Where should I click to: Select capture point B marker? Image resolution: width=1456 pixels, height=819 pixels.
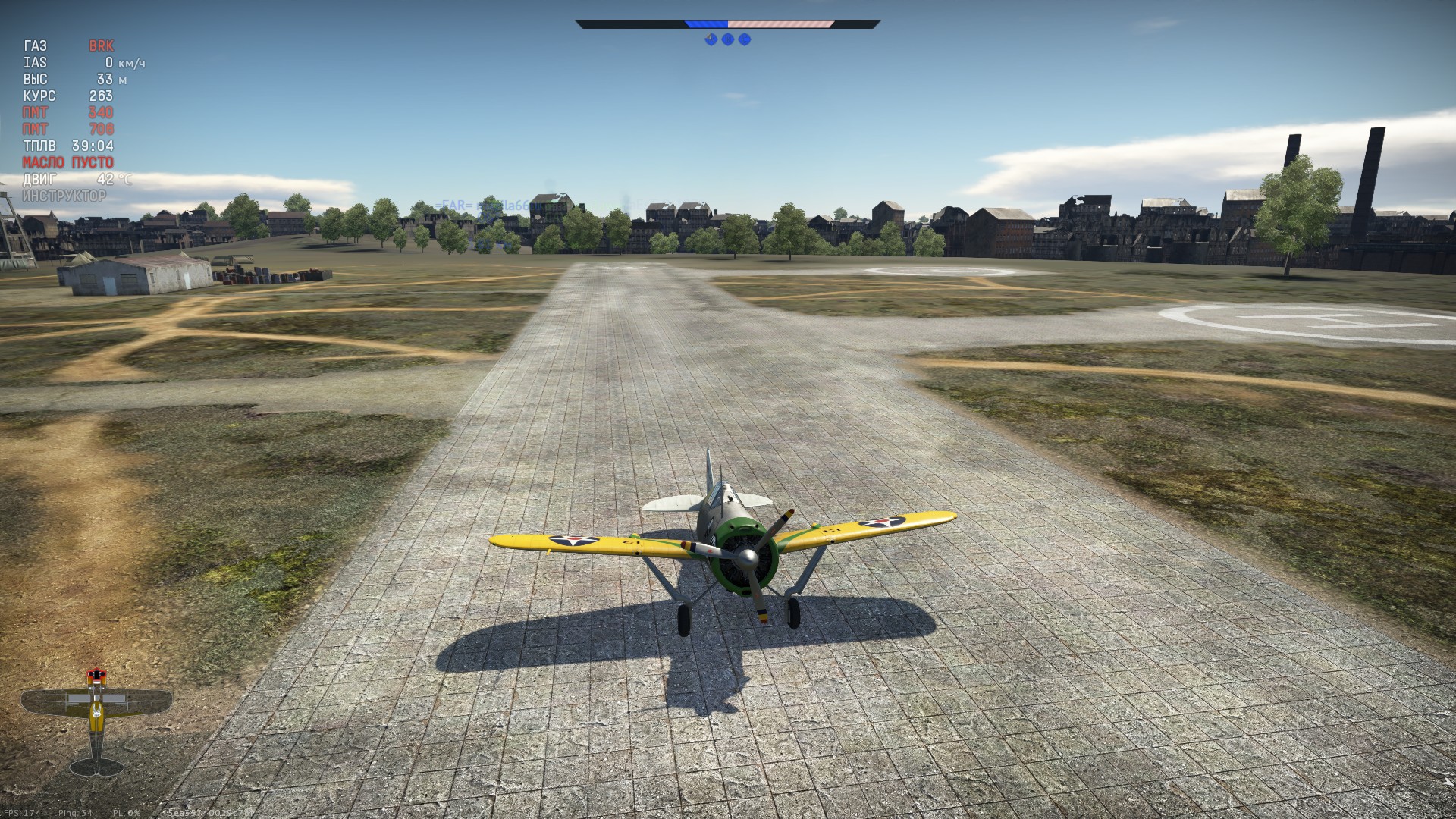728,39
